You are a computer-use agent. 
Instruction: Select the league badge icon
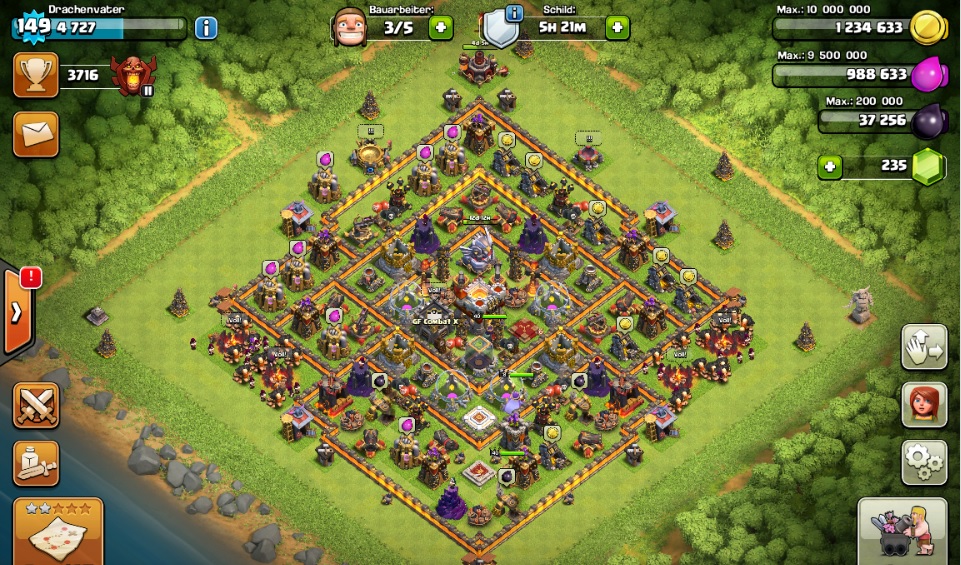tap(130, 75)
